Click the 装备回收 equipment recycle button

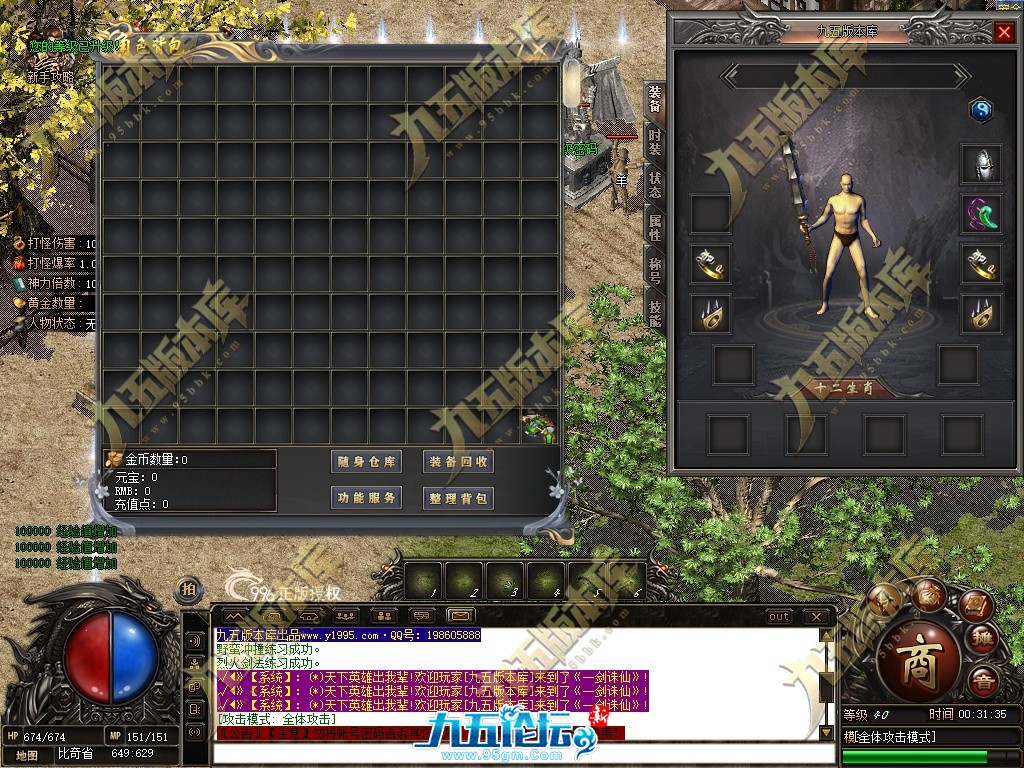(459, 462)
